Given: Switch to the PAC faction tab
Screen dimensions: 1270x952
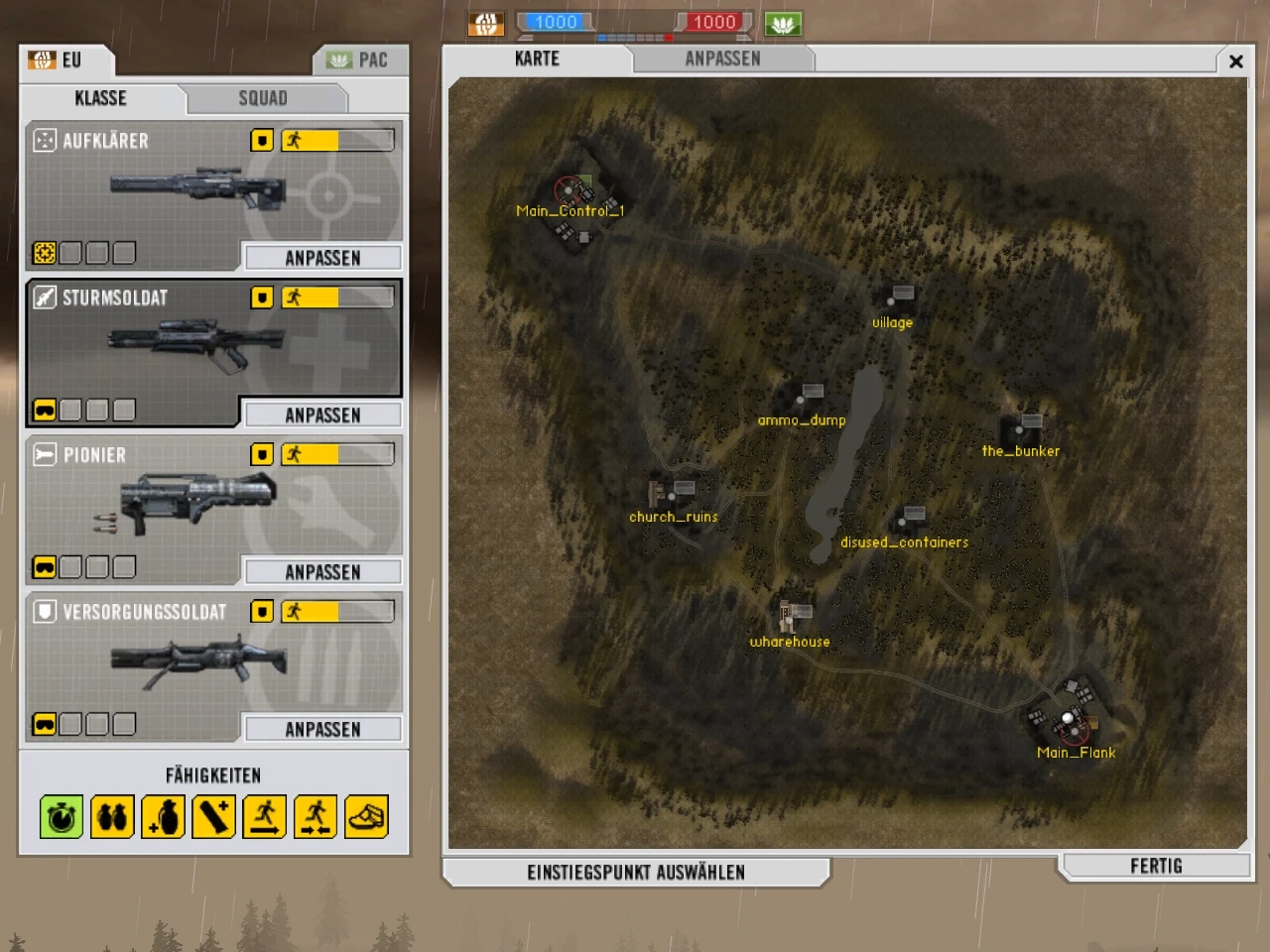Looking at the screenshot, I should tap(360, 59).
